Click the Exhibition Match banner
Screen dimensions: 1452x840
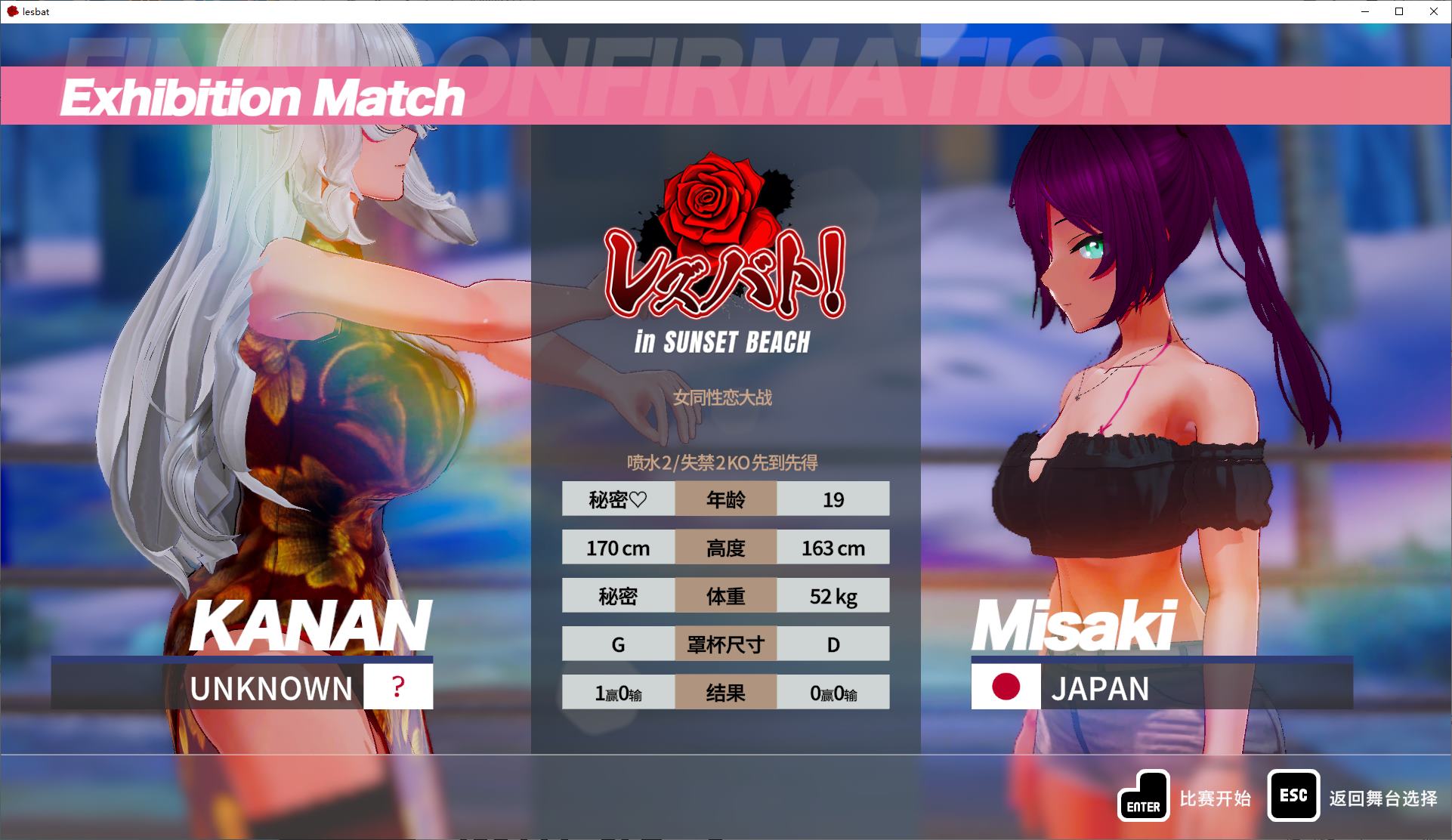pyautogui.click(x=263, y=97)
